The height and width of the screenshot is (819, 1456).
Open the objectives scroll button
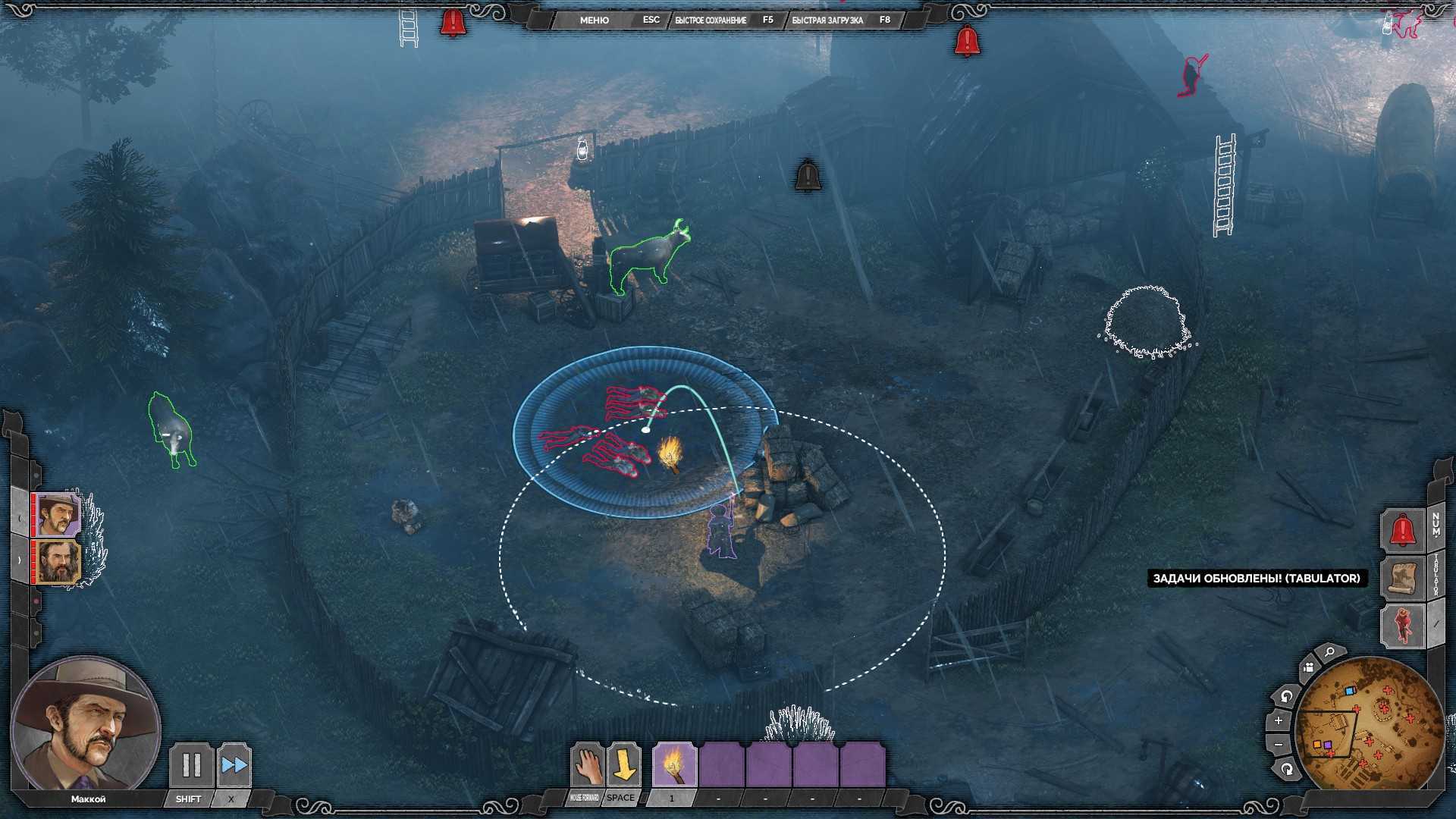(x=1402, y=578)
